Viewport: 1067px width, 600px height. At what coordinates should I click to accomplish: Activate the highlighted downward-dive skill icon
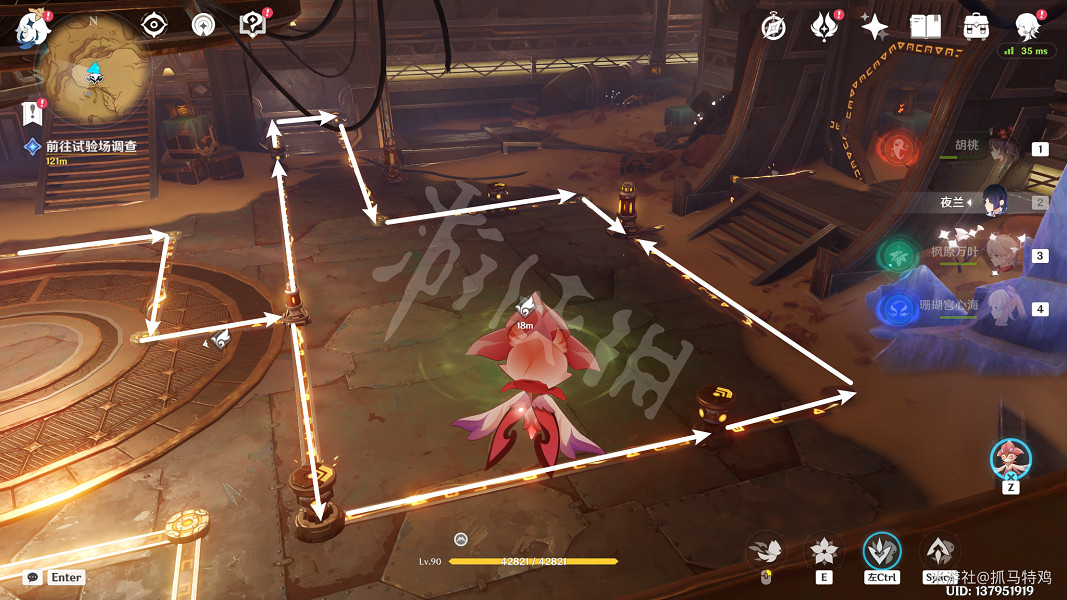tap(882, 550)
